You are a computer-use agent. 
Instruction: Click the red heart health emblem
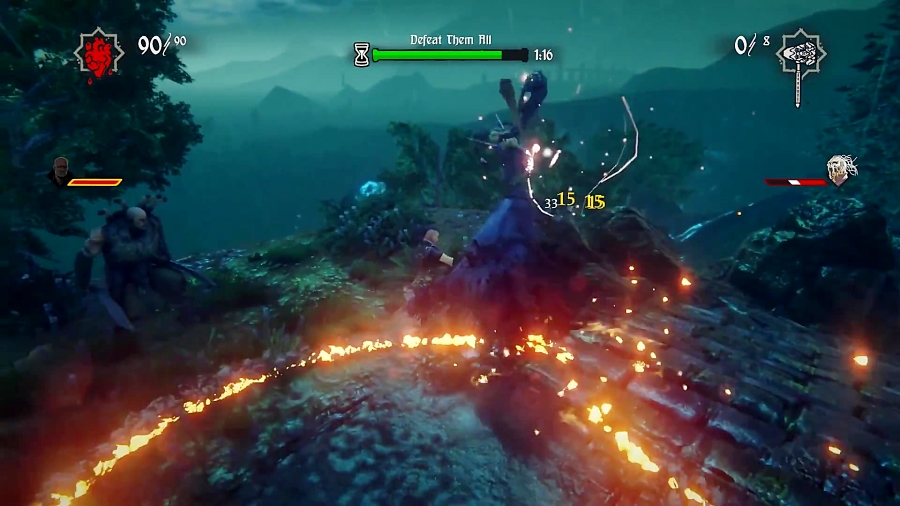click(100, 52)
